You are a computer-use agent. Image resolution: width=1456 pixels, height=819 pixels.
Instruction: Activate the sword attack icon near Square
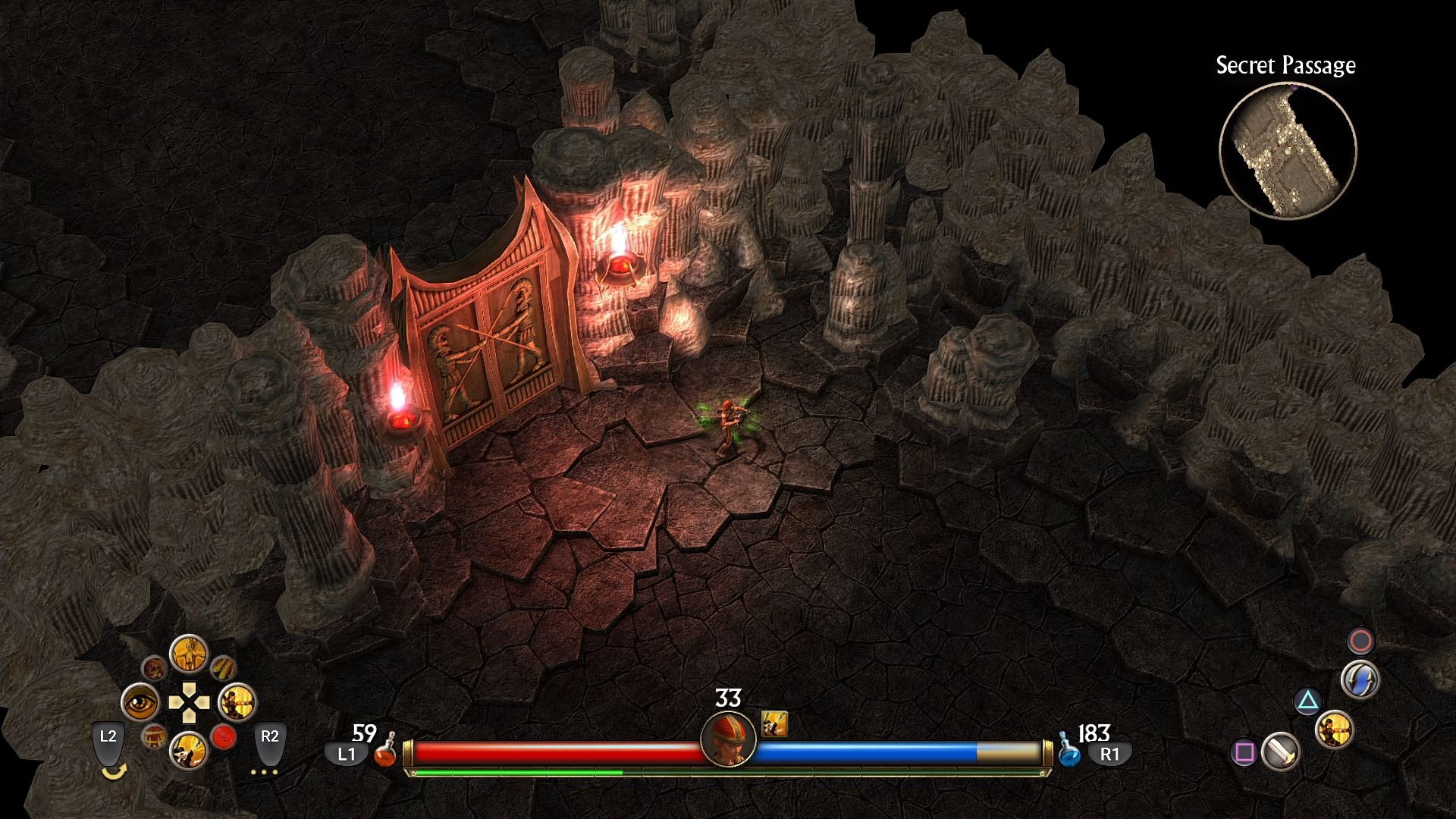(x=1280, y=752)
